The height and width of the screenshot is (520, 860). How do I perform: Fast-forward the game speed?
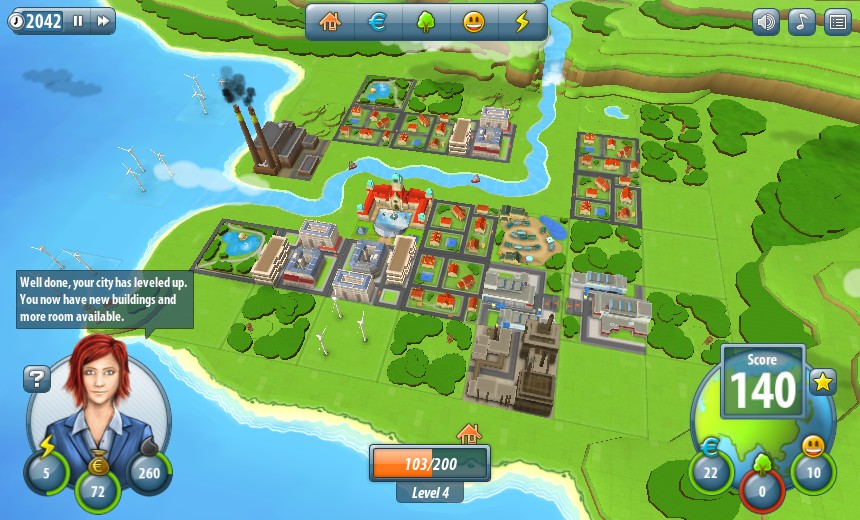102,21
